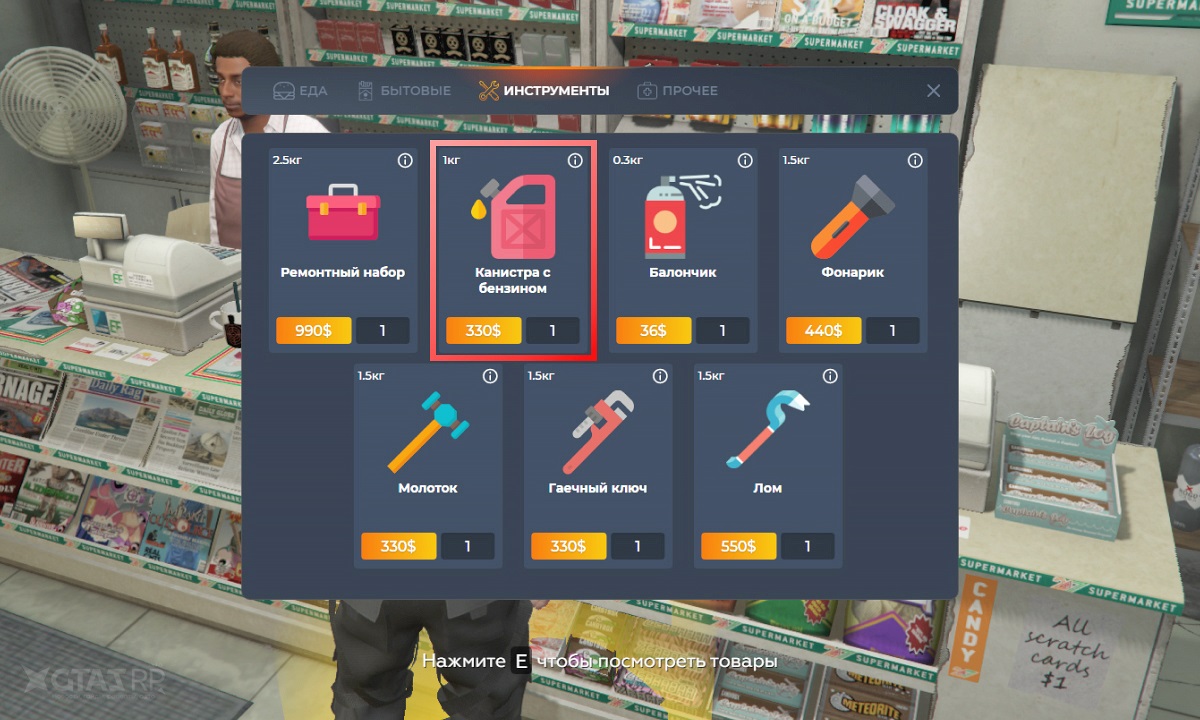
Task: Buy Гаечный ключ for 330$
Action: click(568, 547)
